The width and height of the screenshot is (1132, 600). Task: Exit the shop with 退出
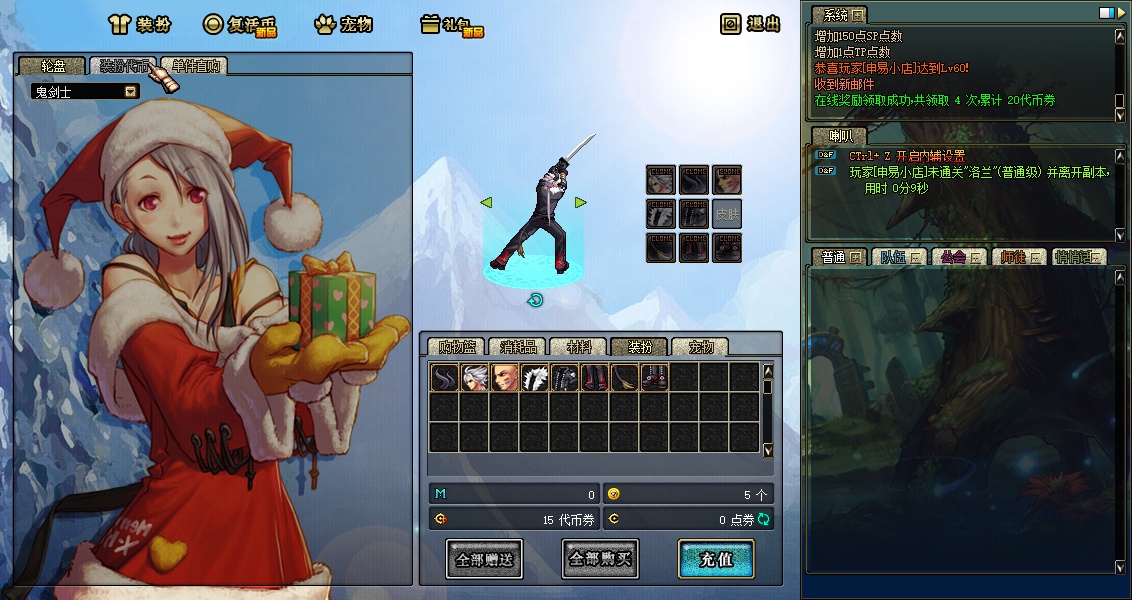point(751,24)
